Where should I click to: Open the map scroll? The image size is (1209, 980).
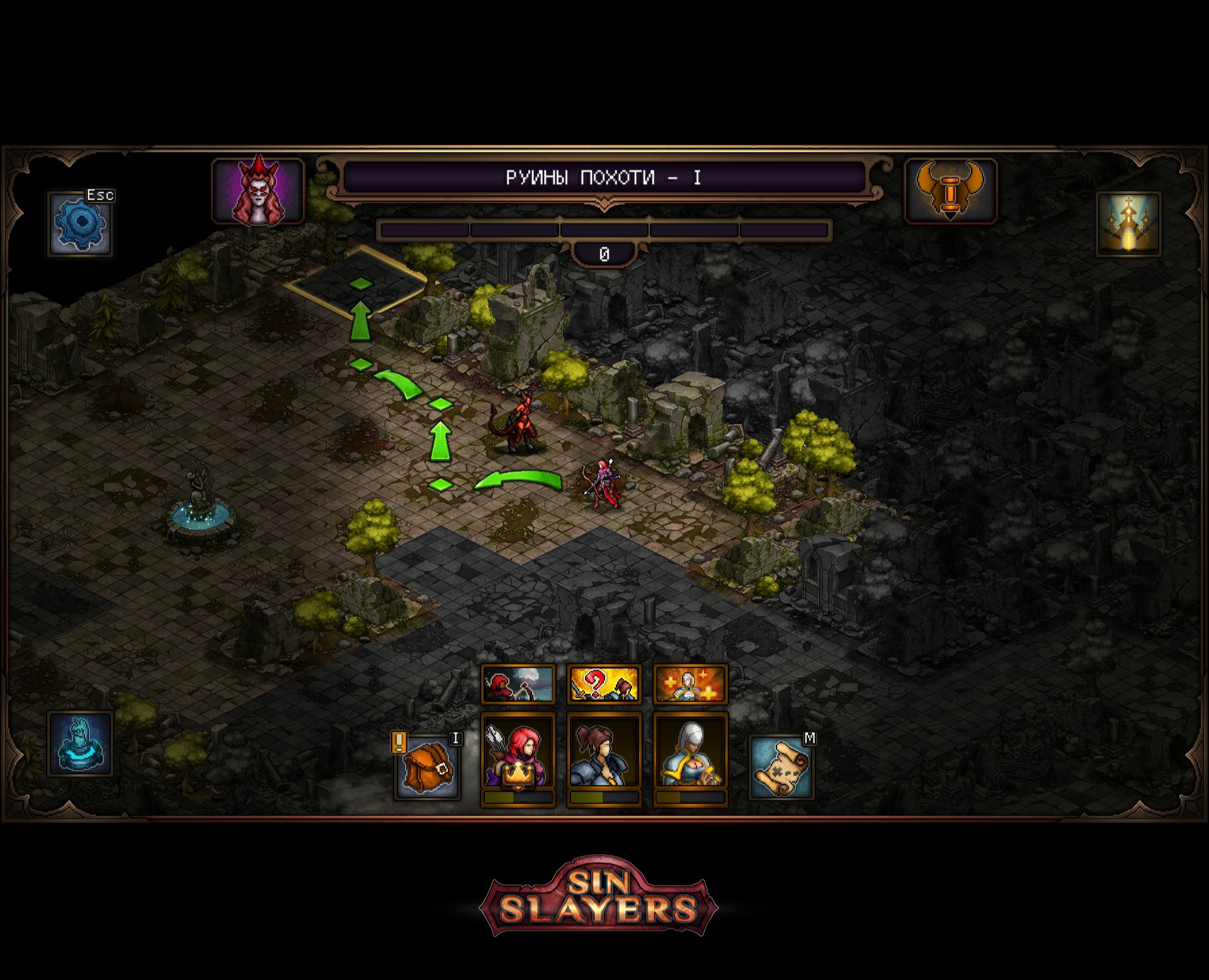[x=781, y=766]
